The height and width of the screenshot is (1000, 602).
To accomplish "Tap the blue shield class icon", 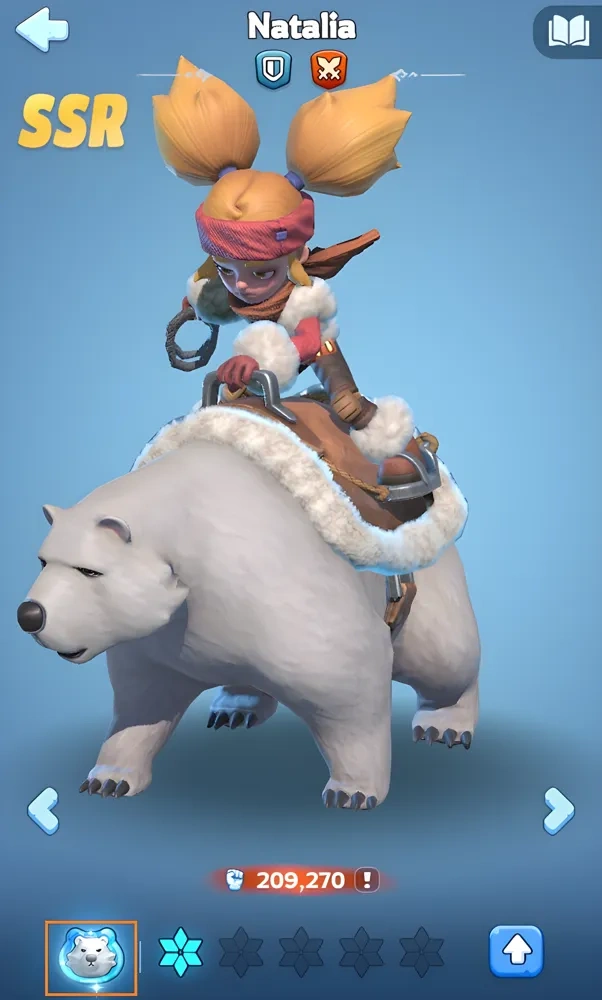I will click(272, 69).
